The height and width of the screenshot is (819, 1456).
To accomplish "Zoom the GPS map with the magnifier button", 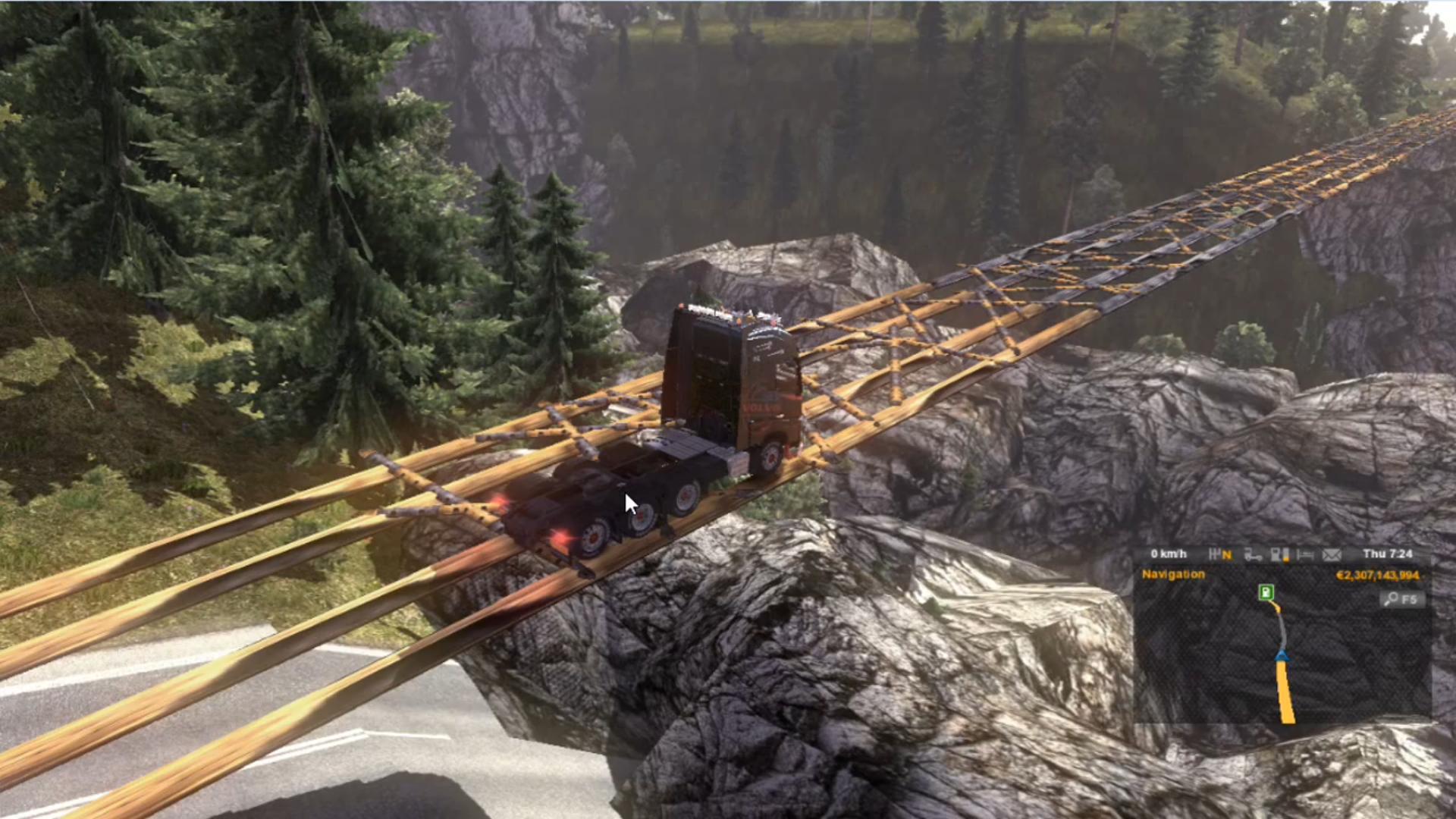I will [1402, 600].
